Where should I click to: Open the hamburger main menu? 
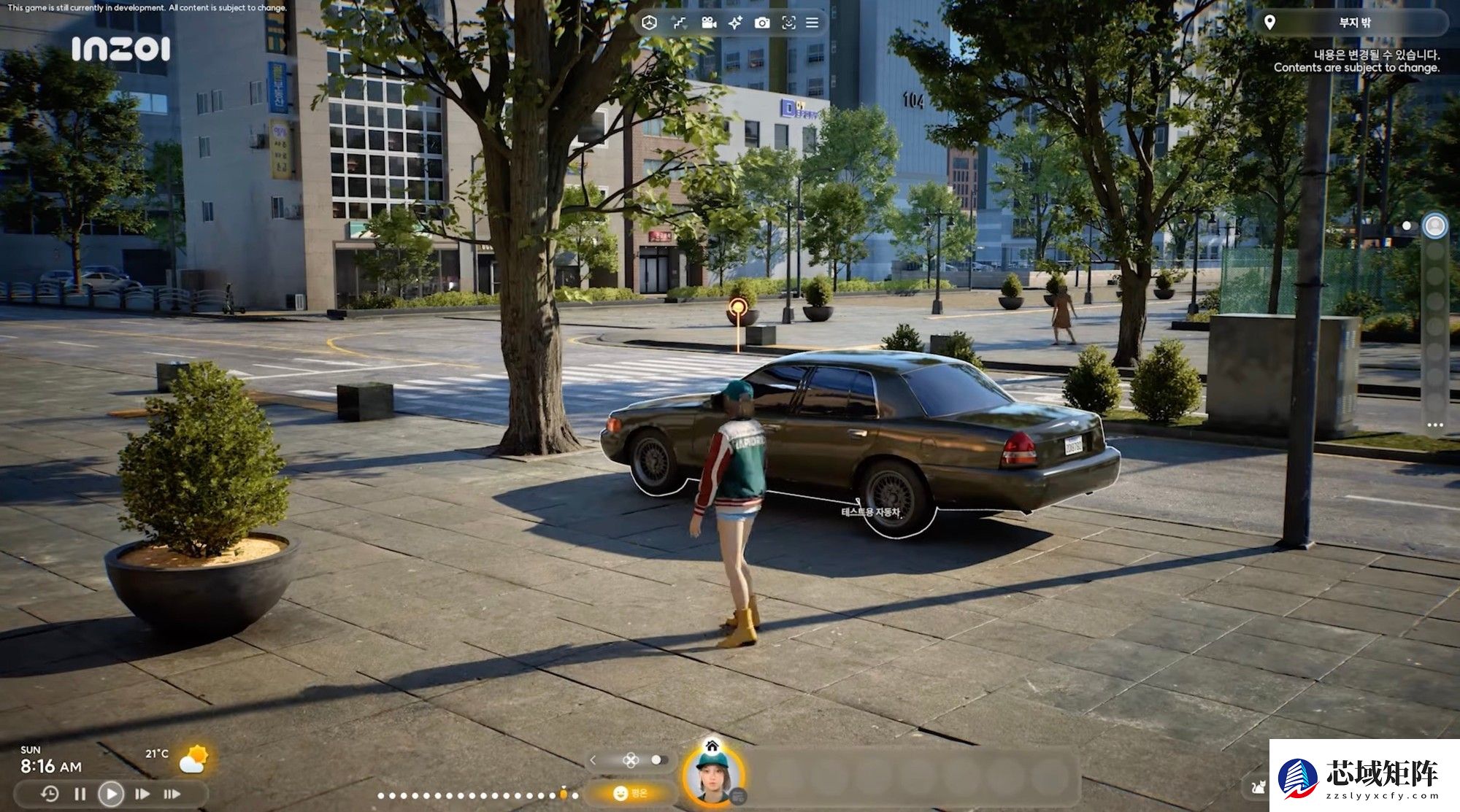812,23
